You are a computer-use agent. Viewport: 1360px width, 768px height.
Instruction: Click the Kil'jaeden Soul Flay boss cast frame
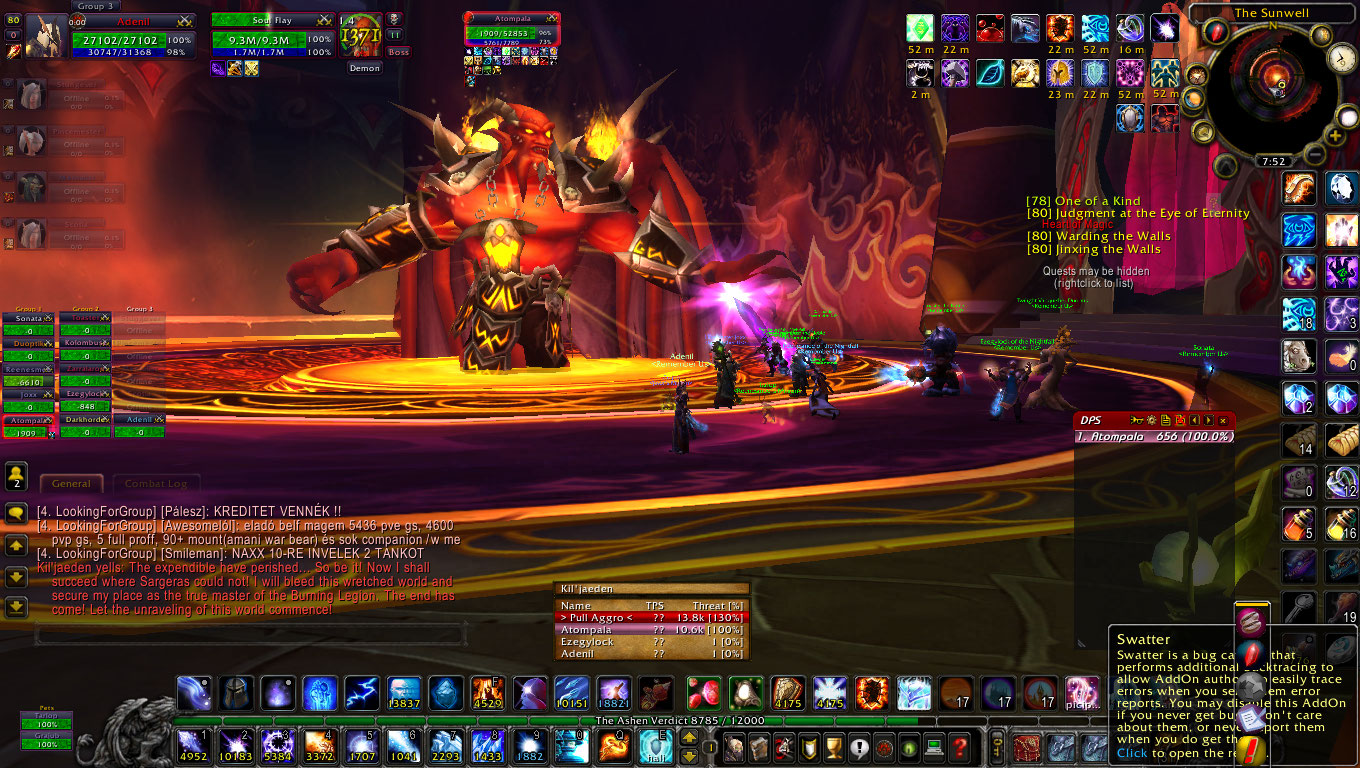tap(272, 32)
